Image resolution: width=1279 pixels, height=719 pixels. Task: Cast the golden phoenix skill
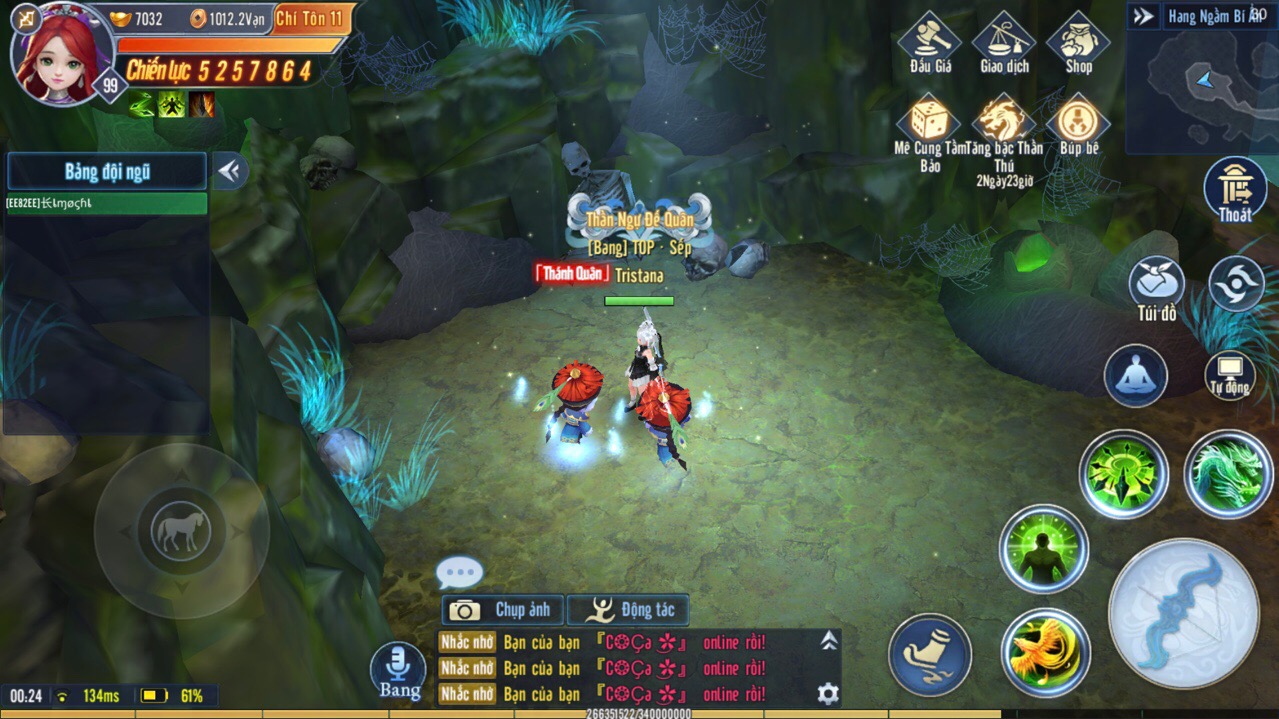(1045, 652)
